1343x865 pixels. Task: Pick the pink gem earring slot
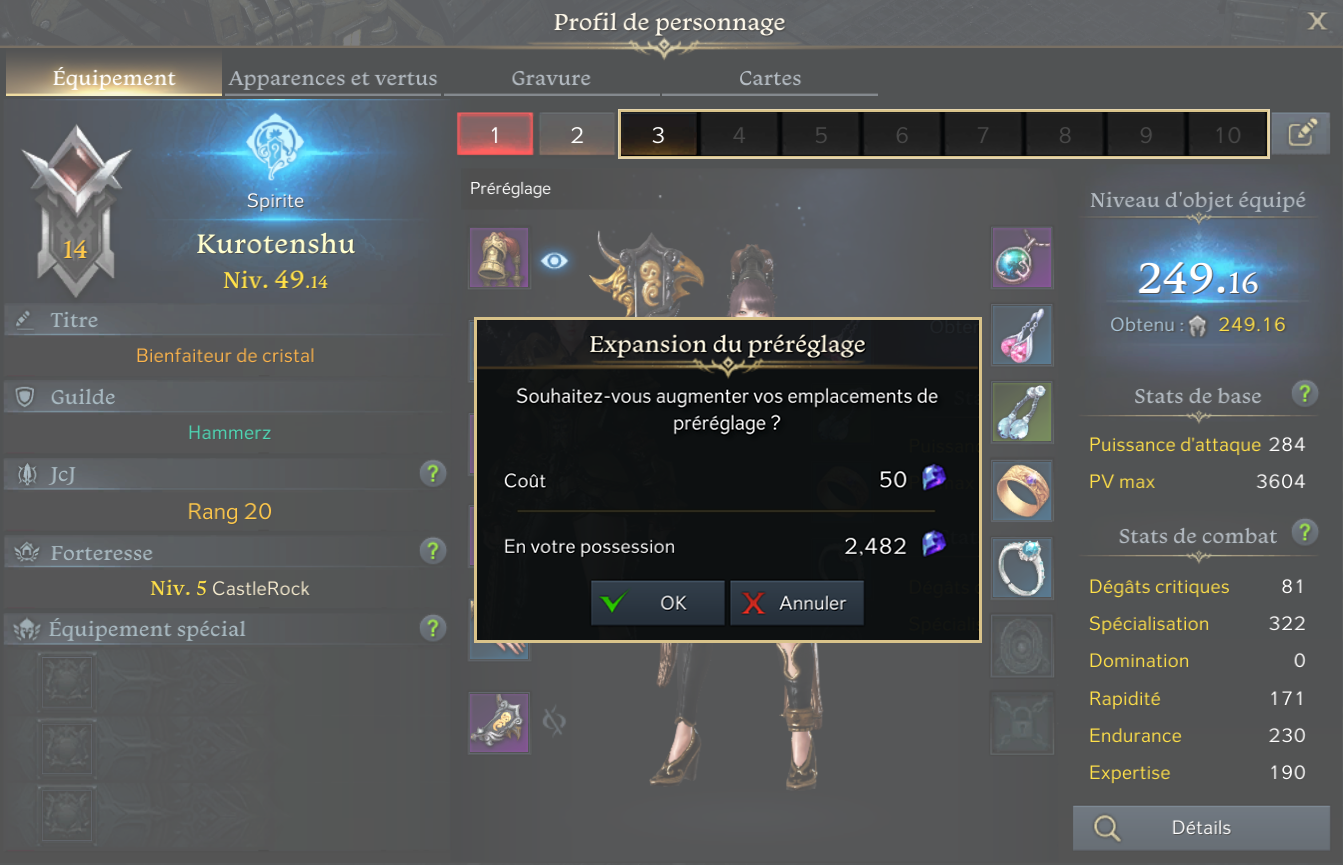[x=1021, y=335]
